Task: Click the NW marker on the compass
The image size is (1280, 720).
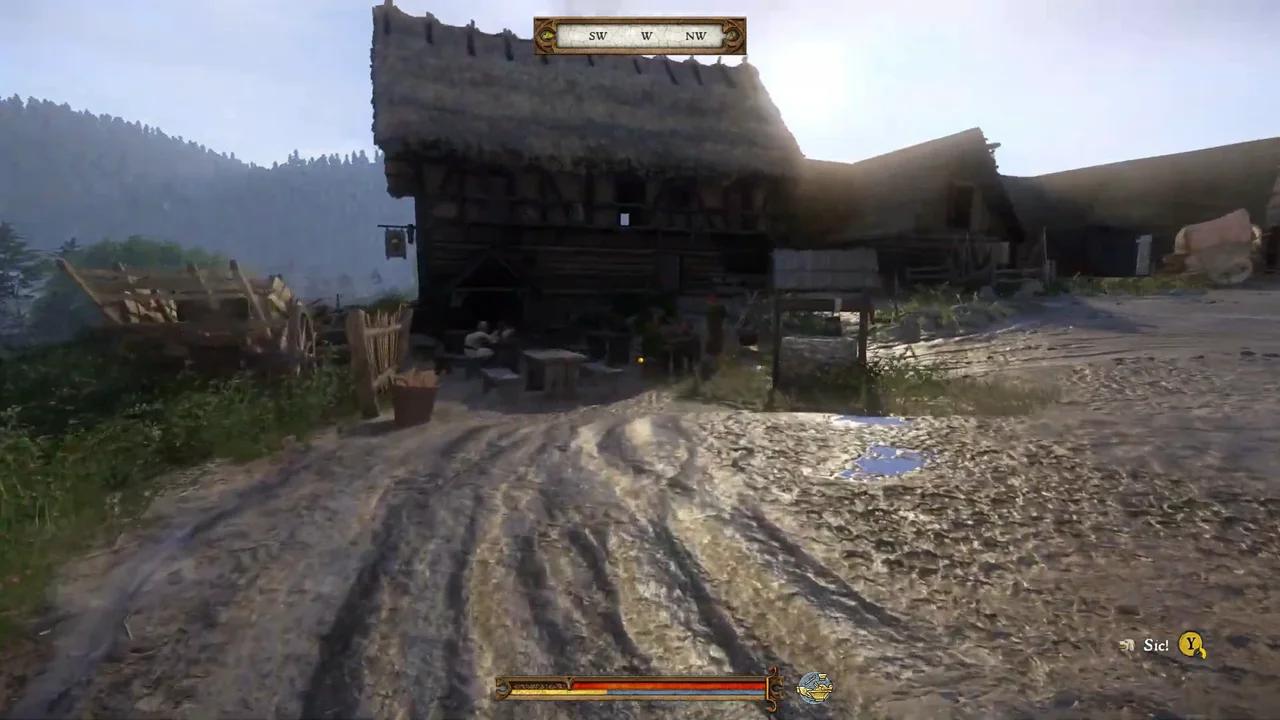Action: click(695, 36)
